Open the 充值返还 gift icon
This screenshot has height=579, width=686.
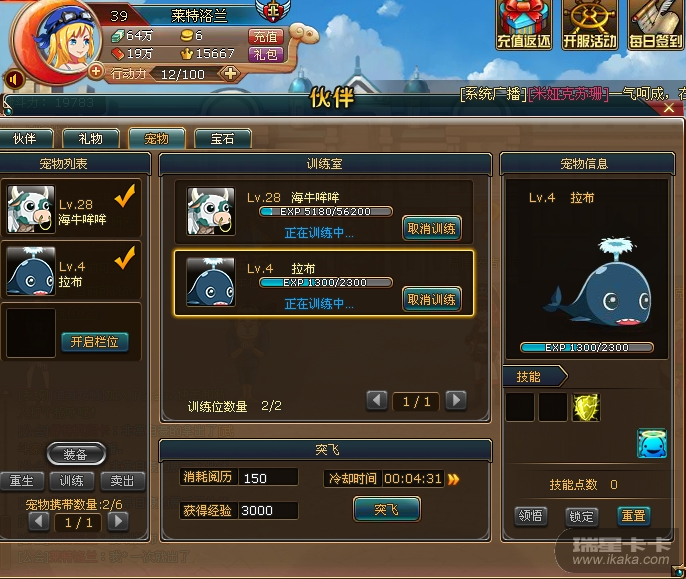click(x=524, y=27)
